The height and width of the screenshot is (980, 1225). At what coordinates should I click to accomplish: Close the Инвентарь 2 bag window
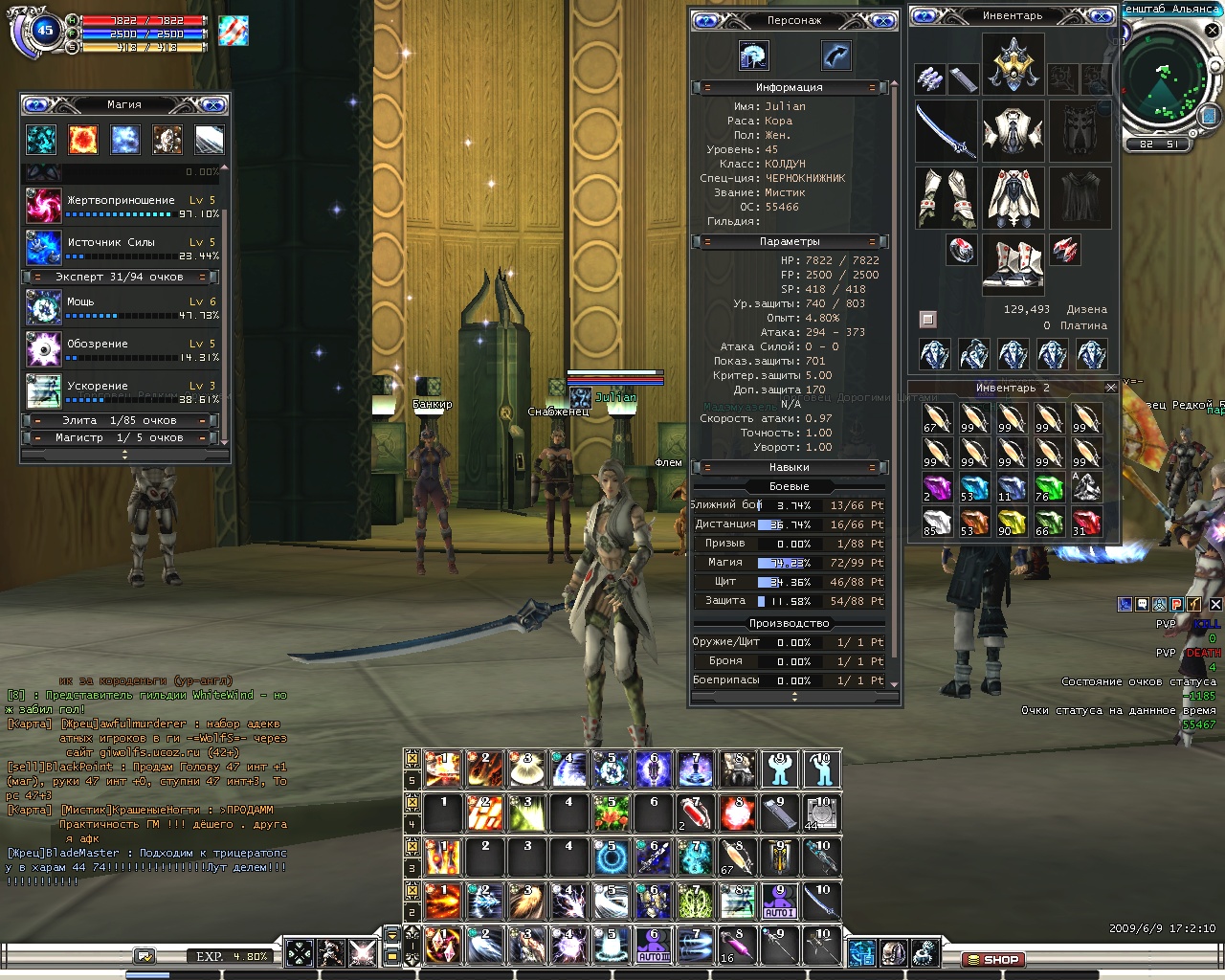pos(1111,388)
